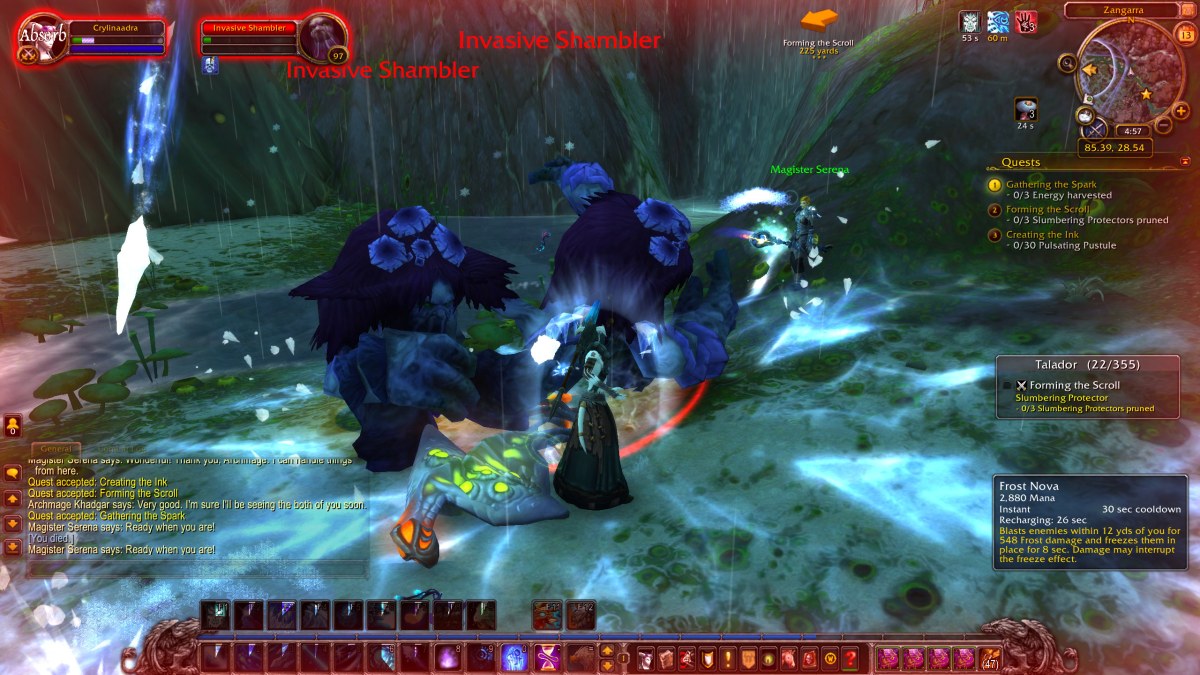Viewport: 1200px width, 675px height.
Task: Open help with the red question mark
Action: point(850,659)
